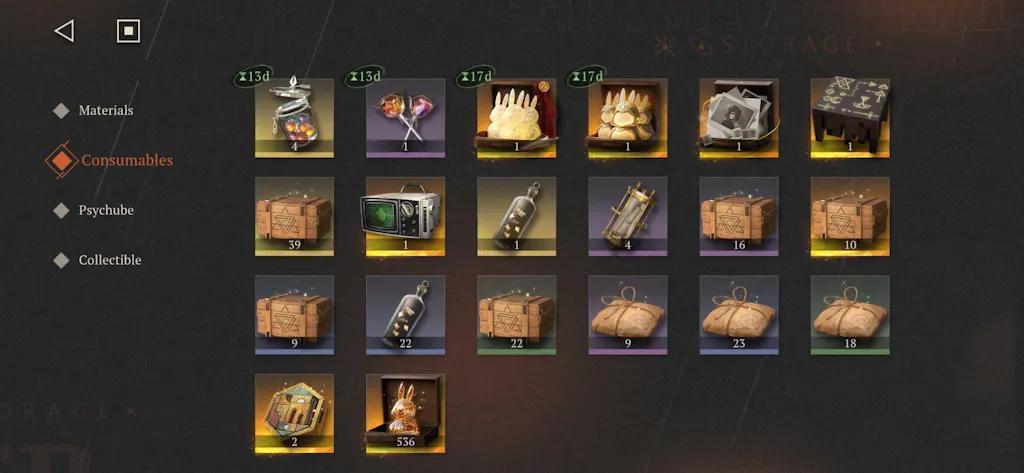Pick the wrapped parcel with count 23
Viewport: 1024px width, 473px height.
pos(739,314)
